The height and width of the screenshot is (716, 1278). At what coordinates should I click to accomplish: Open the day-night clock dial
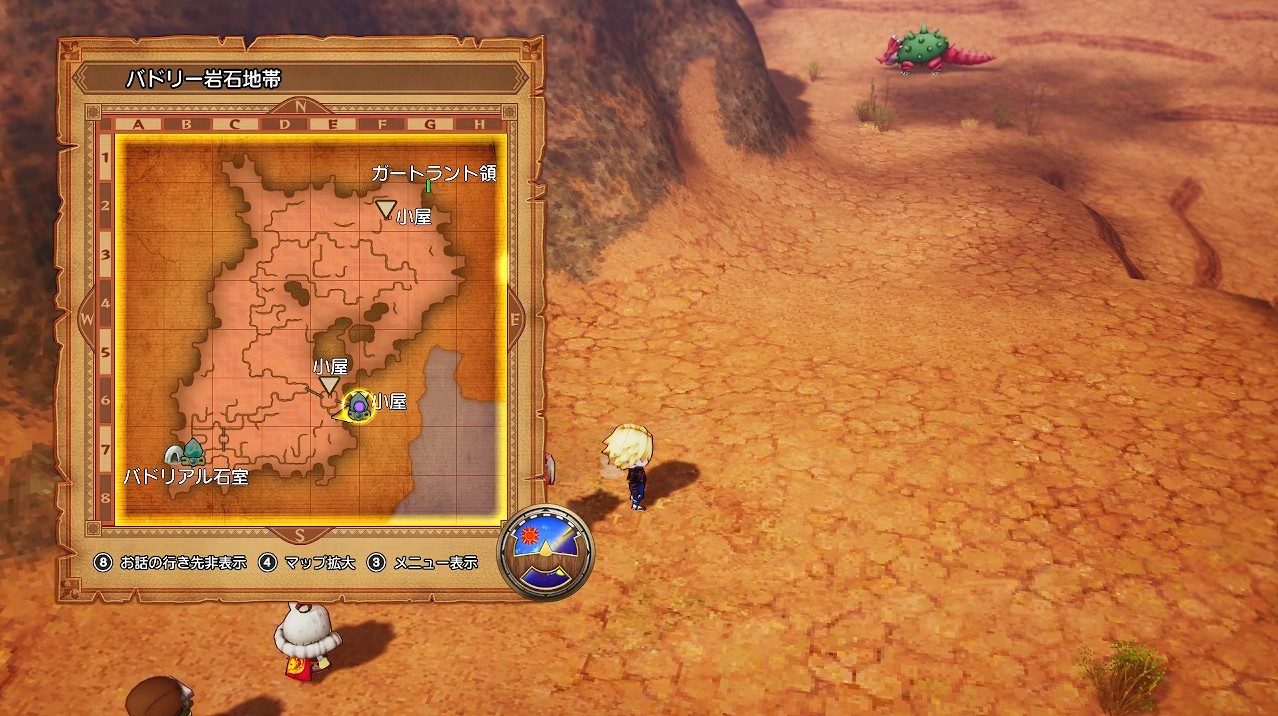click(545, 550)
